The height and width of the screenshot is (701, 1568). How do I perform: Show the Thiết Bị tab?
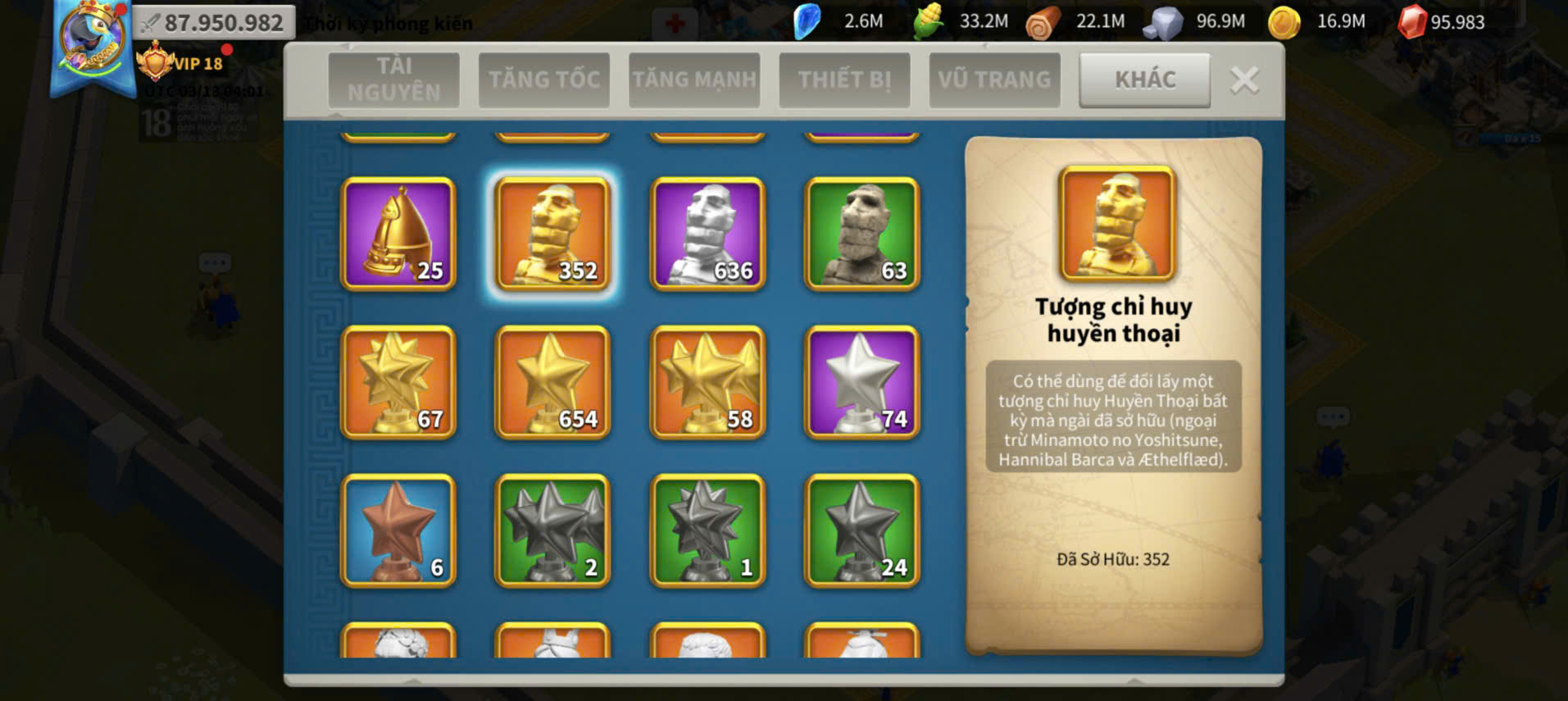coord(844,80)
